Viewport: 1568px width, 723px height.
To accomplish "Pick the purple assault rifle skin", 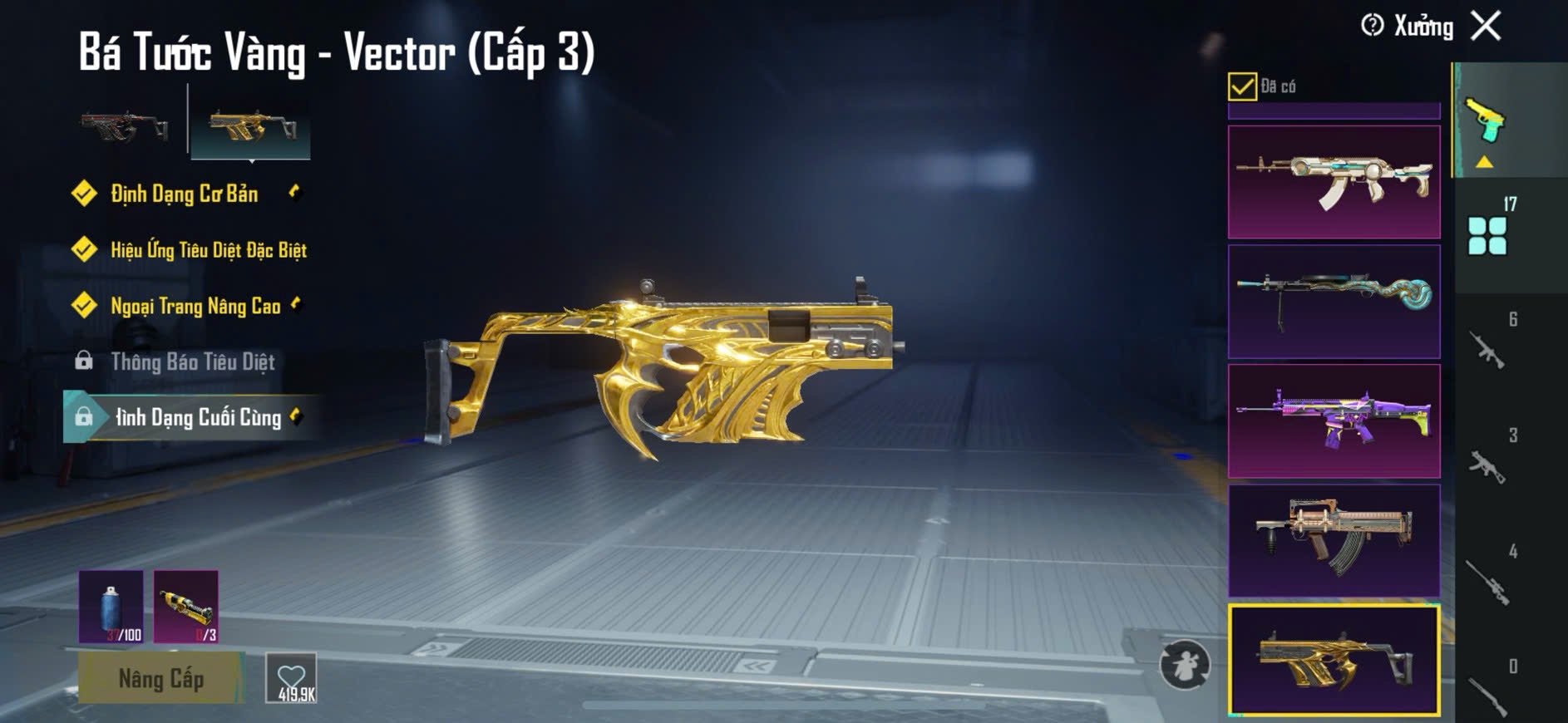I will 1334,421.
